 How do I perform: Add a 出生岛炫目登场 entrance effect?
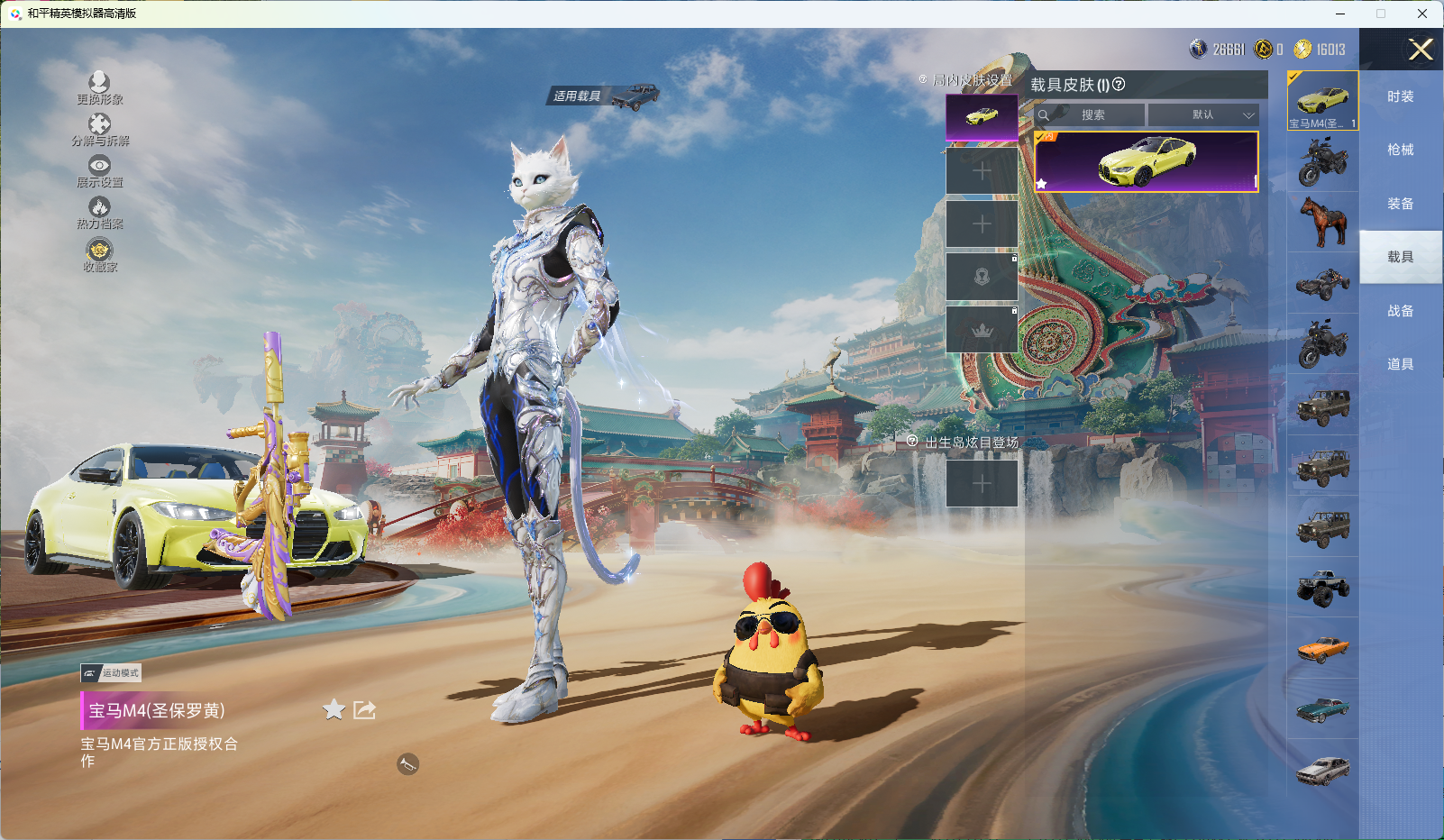click(x=982, y=484)
